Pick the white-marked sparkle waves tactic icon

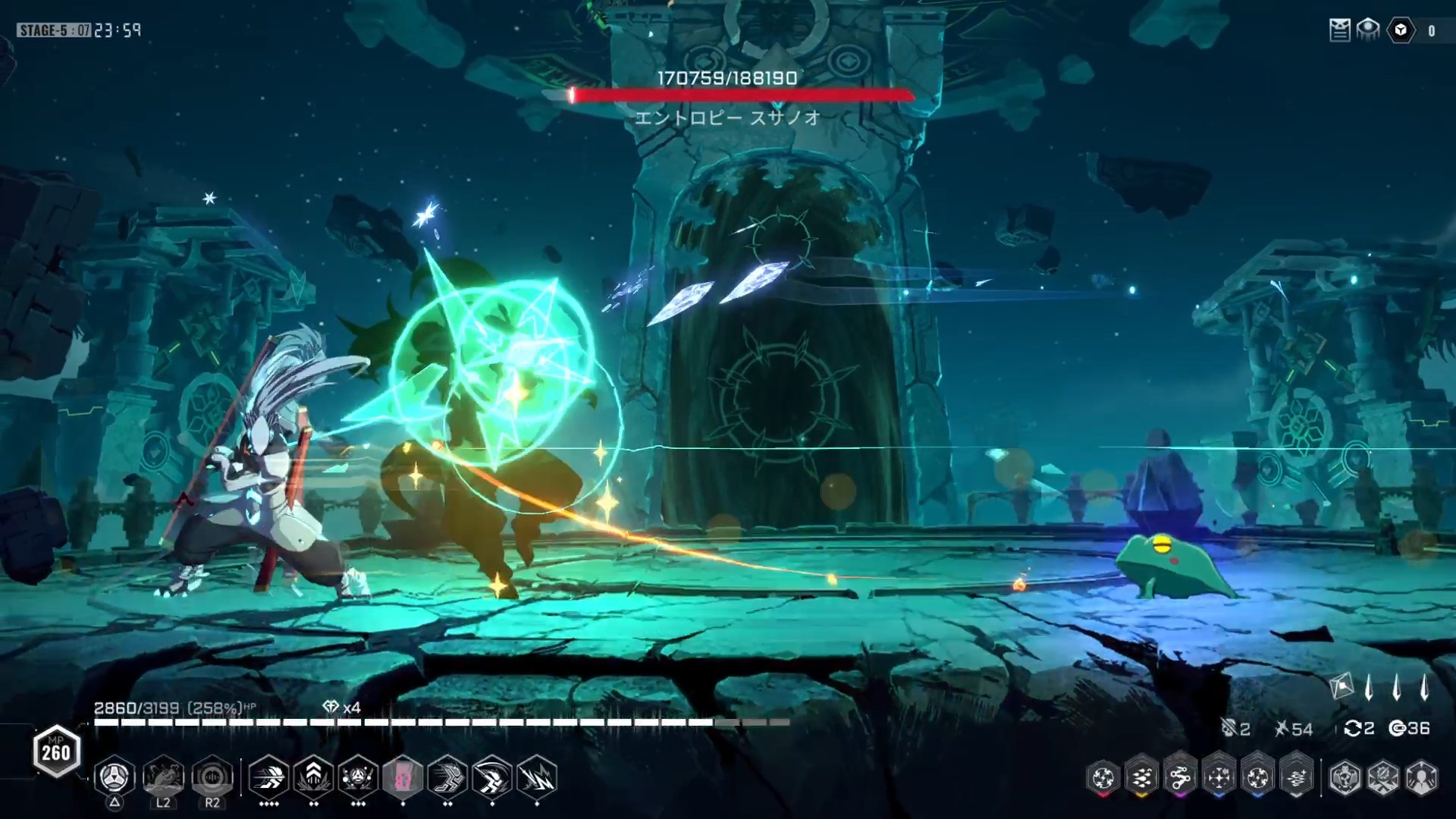point(1296,777)
